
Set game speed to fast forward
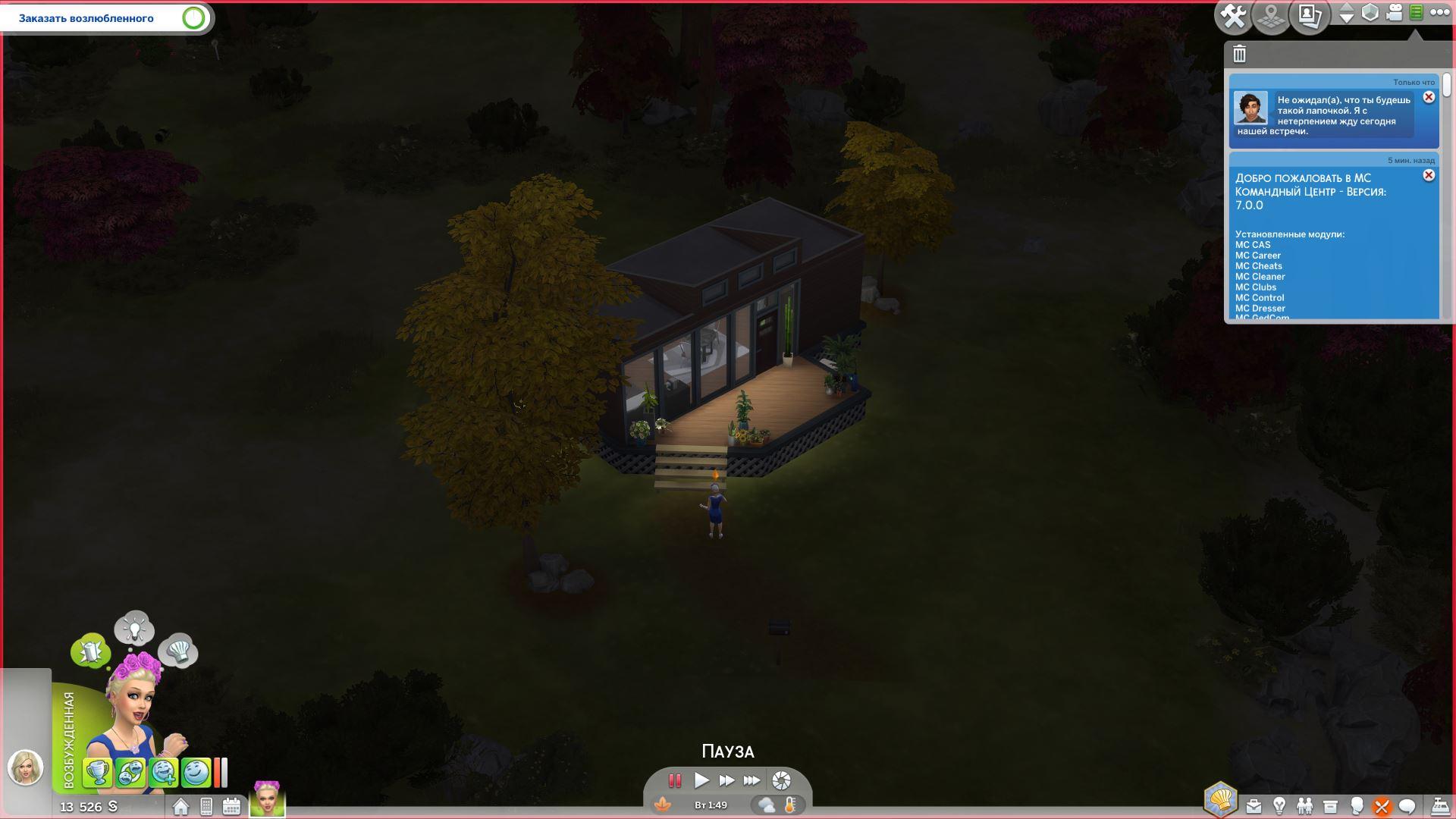726,780
